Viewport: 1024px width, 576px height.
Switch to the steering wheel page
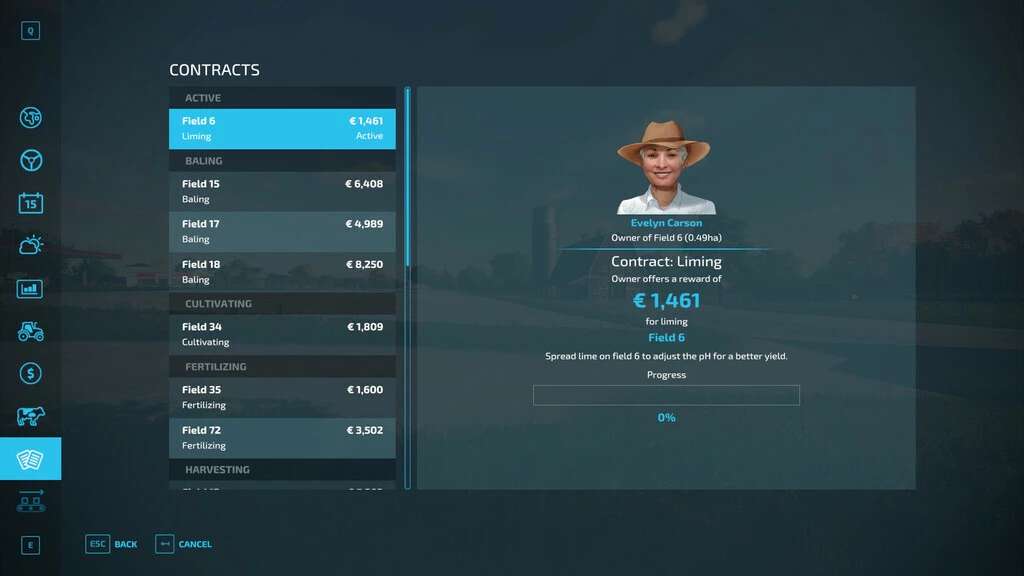tap(31, 161)
